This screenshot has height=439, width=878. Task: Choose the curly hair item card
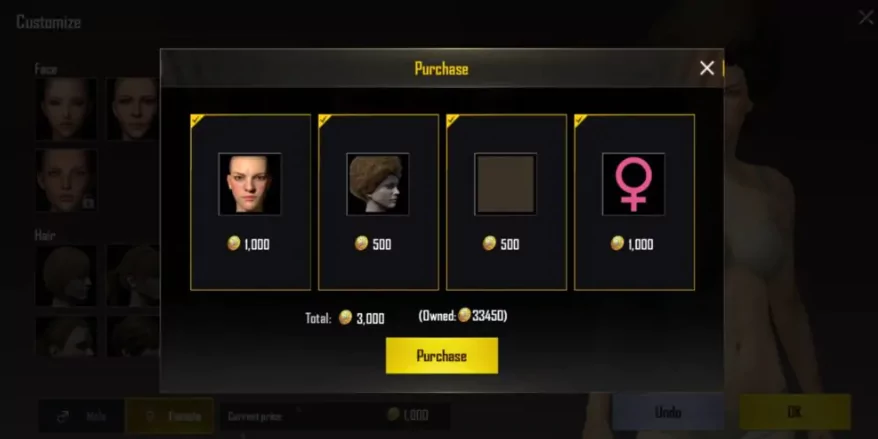pyautogui.click(x=378, y=201)
